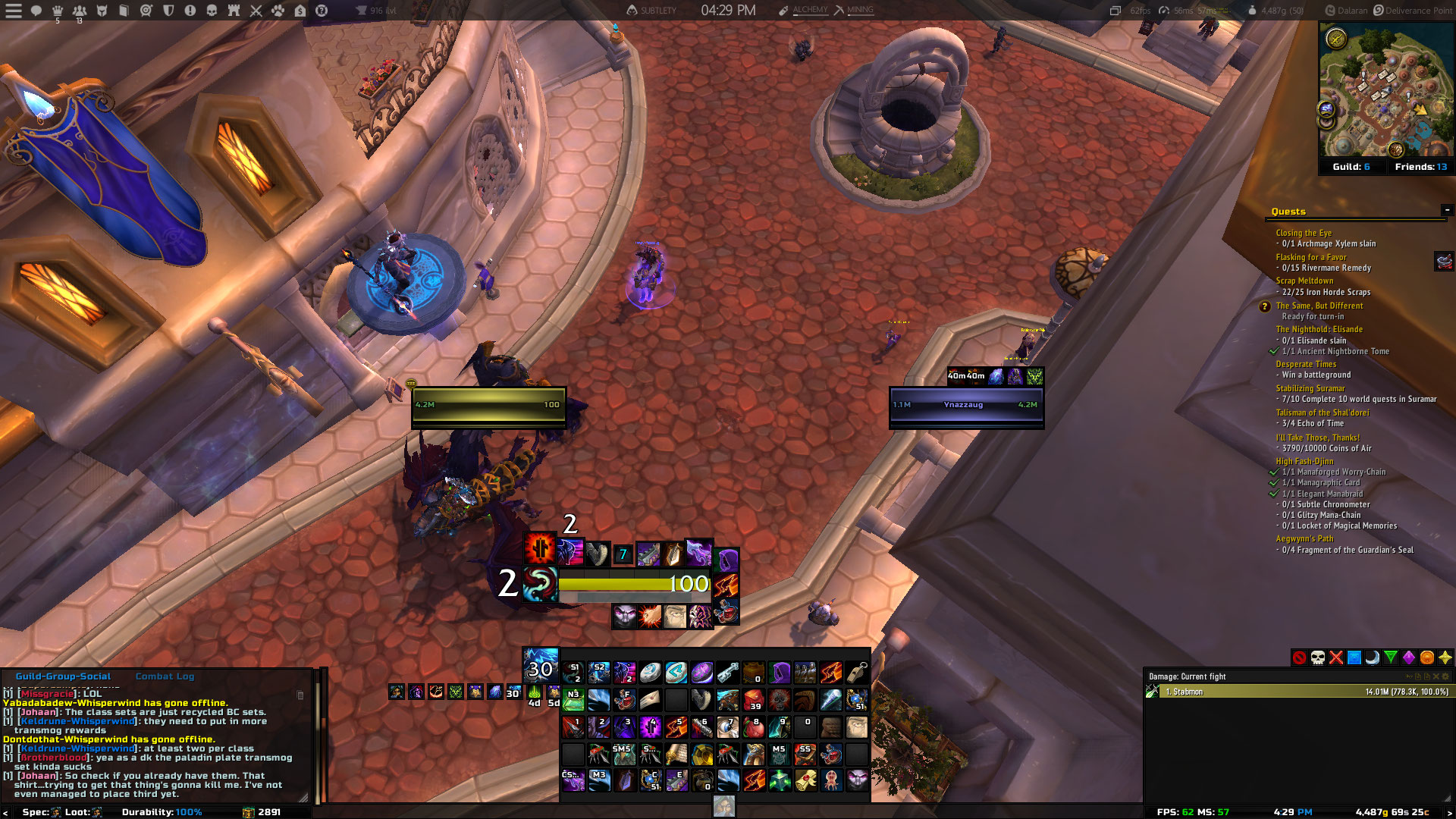Use the whistle item on action bar
Image resolution: width=1456 pixels, height=819 pixels.
click(857, 672)
